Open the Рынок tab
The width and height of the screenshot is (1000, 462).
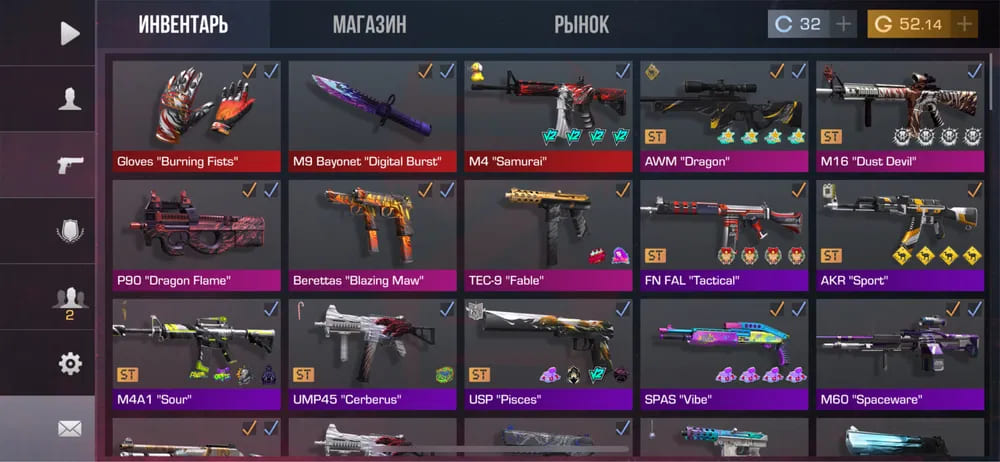(581, 25)
